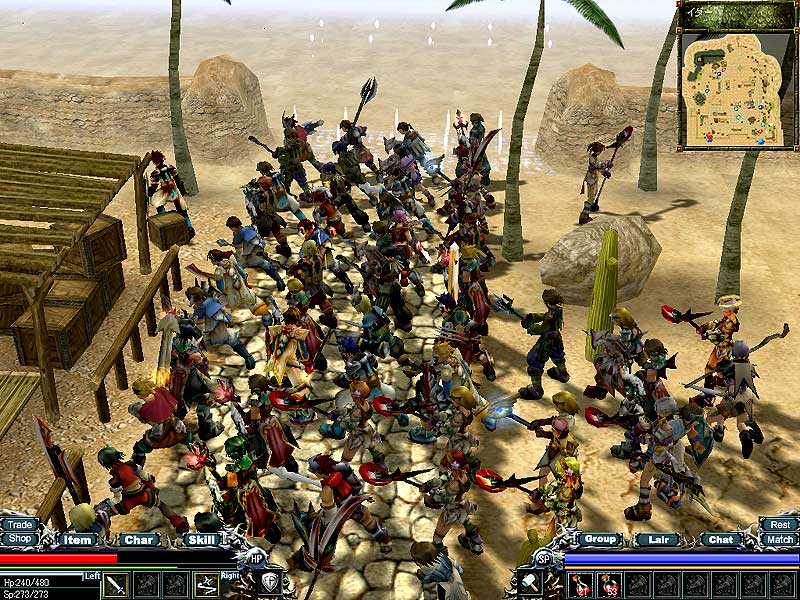The height and width of the screenshot is (600, 800).
Task: Click the hammer icon slot
Action: pyautogui.click(x=528, y=583)
